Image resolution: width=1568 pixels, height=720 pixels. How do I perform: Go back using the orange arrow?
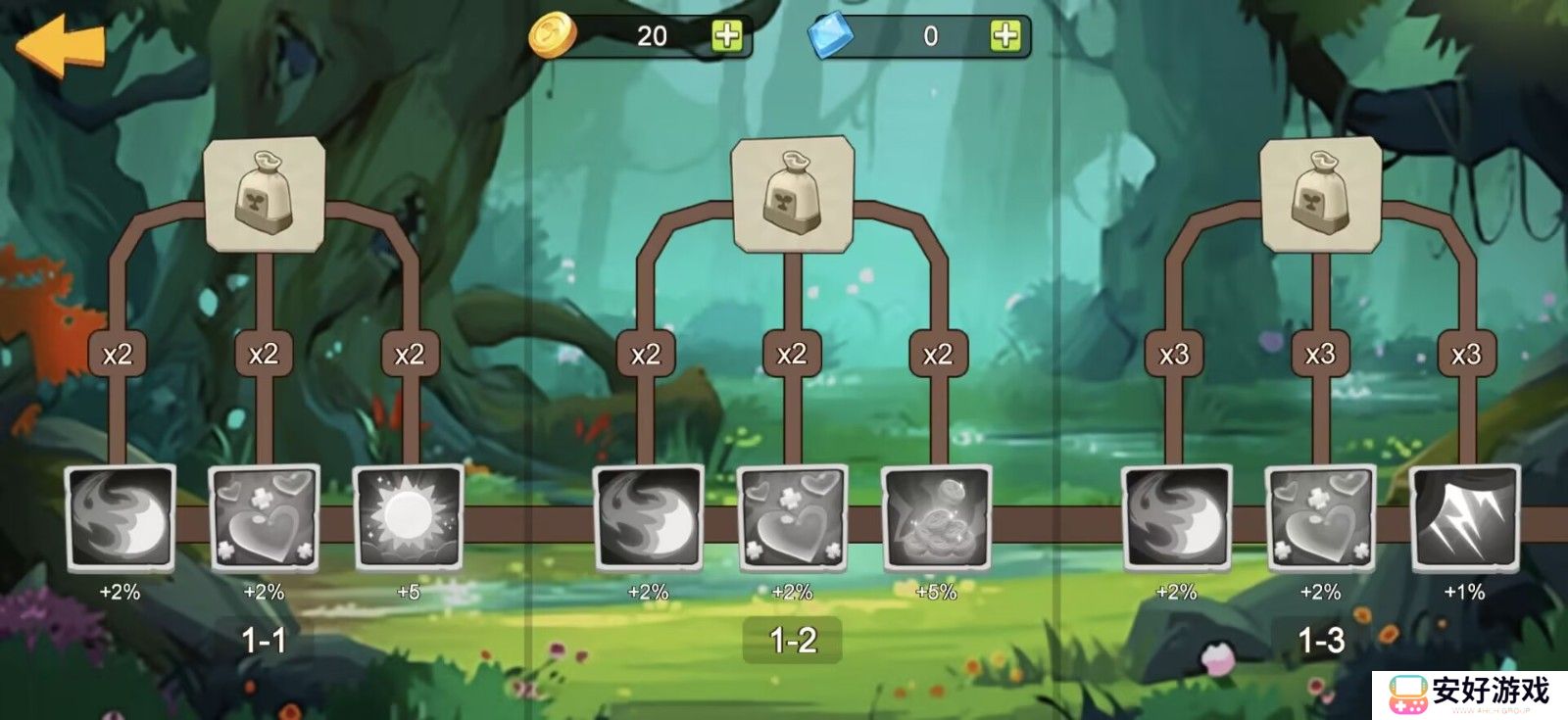coord(61,44)
